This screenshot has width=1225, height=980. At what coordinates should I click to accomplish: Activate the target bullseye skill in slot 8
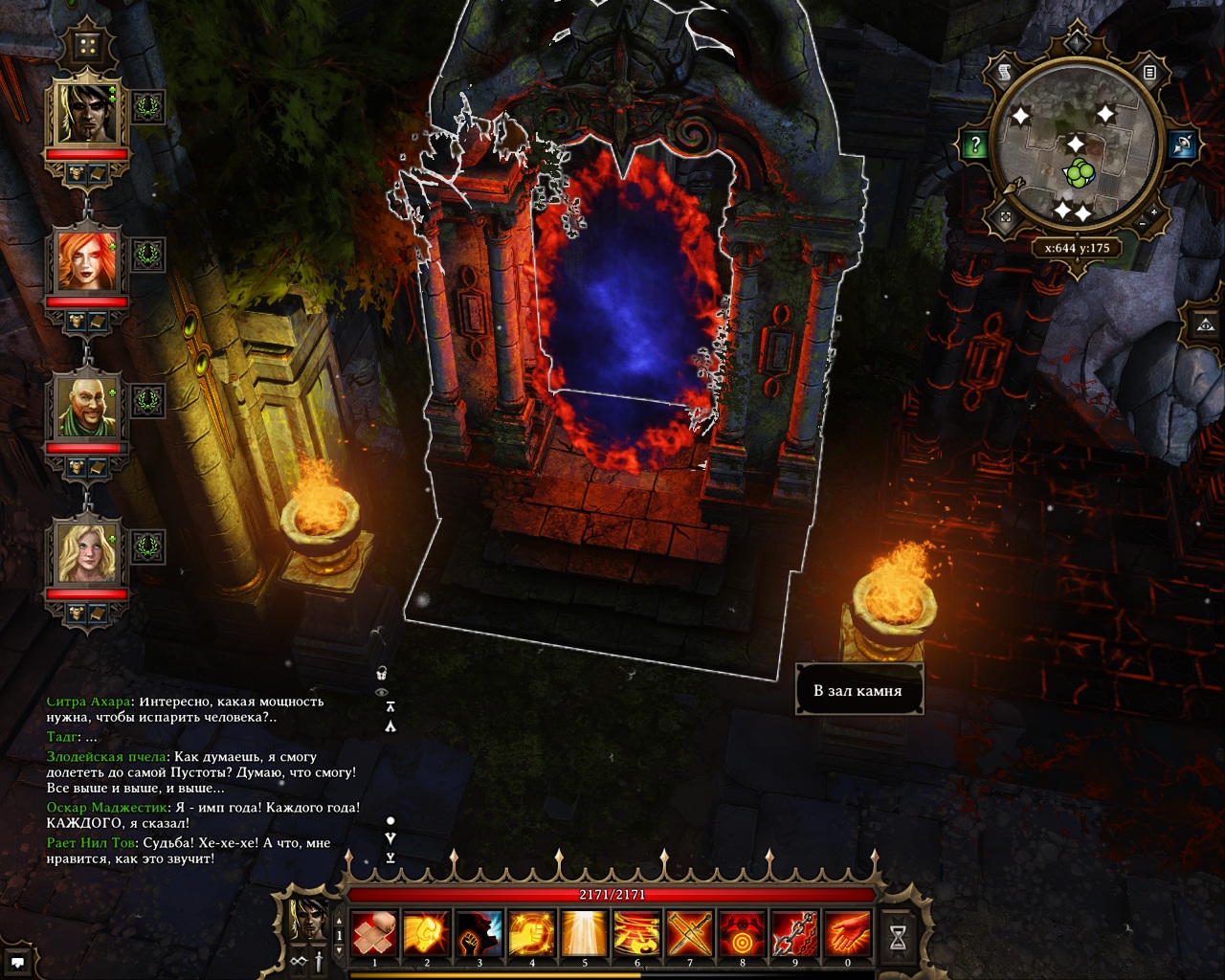click(x=742, y=933)
